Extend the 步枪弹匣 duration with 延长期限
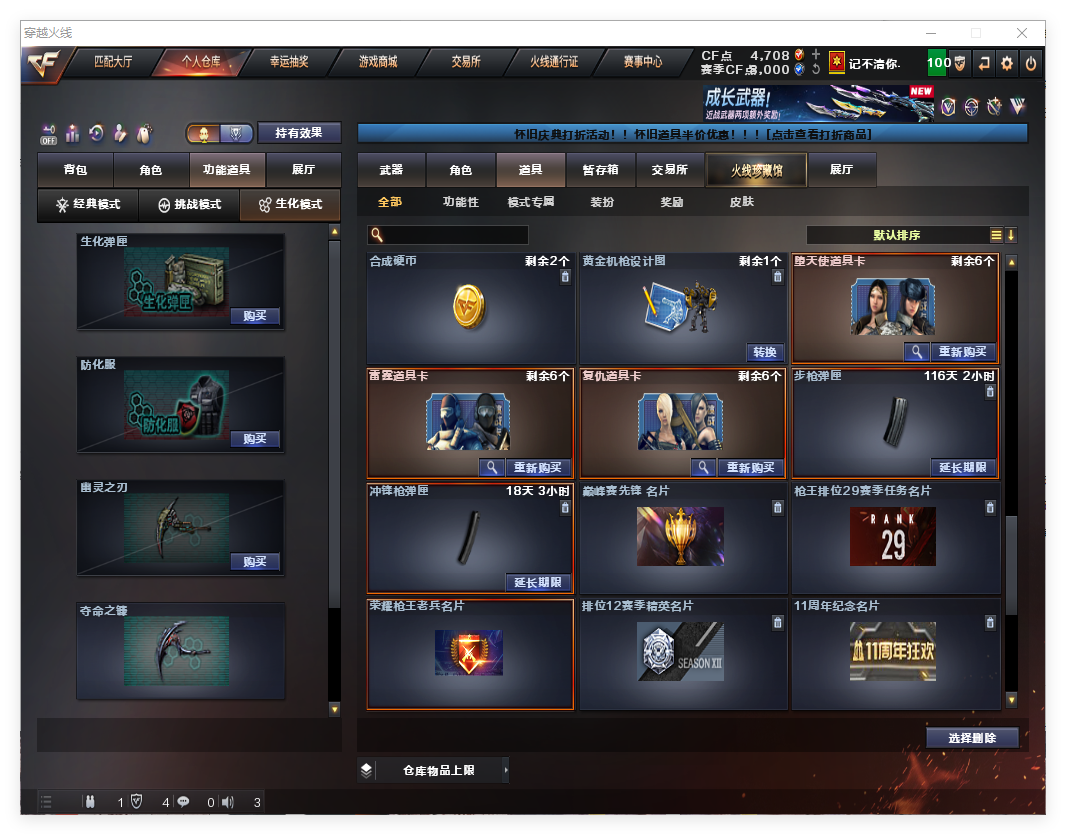This screenshot has height=835, width=1066. 964,467
